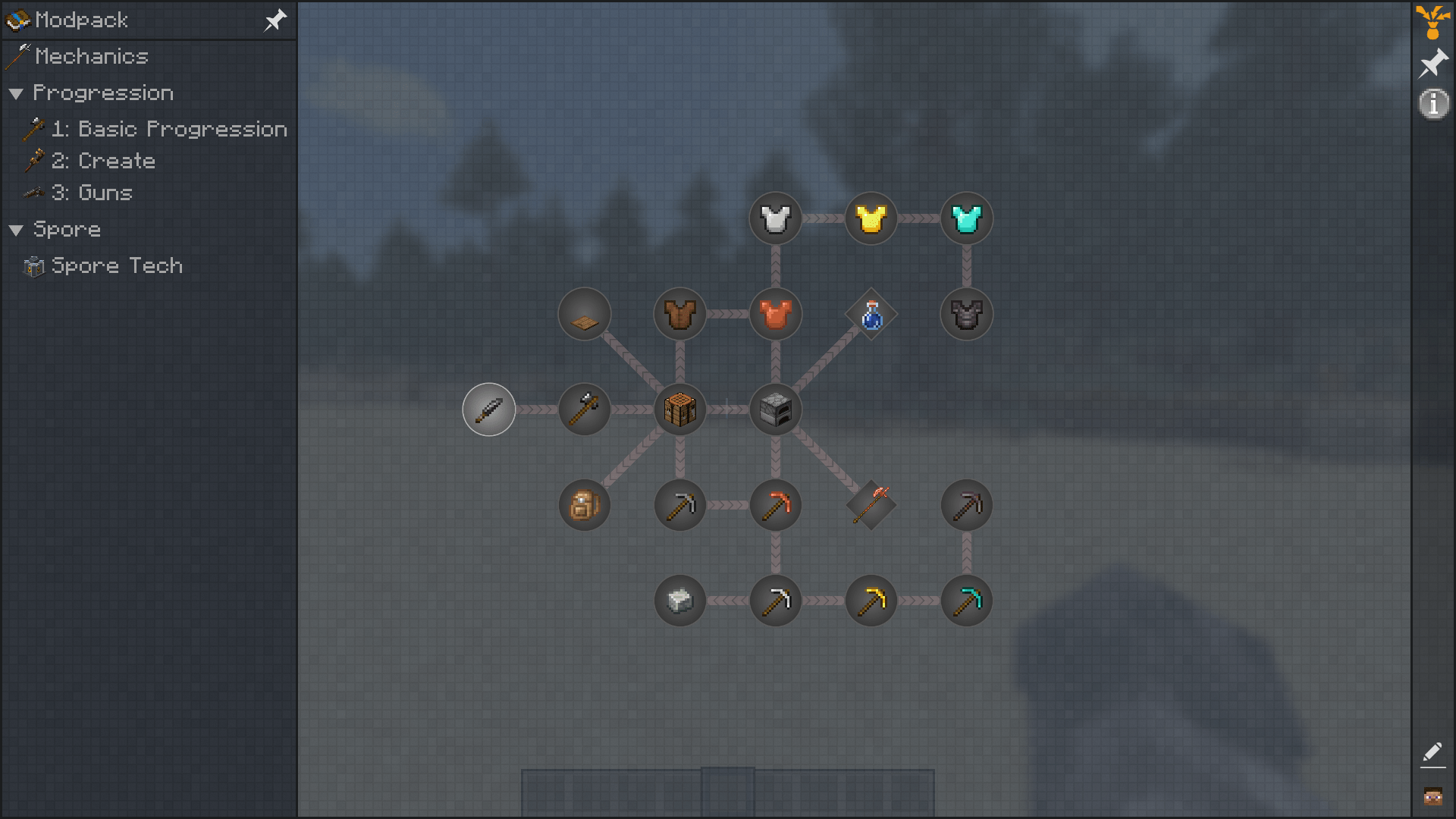
Task: Toggle the quest panel pin
Action: point(1432,64)
